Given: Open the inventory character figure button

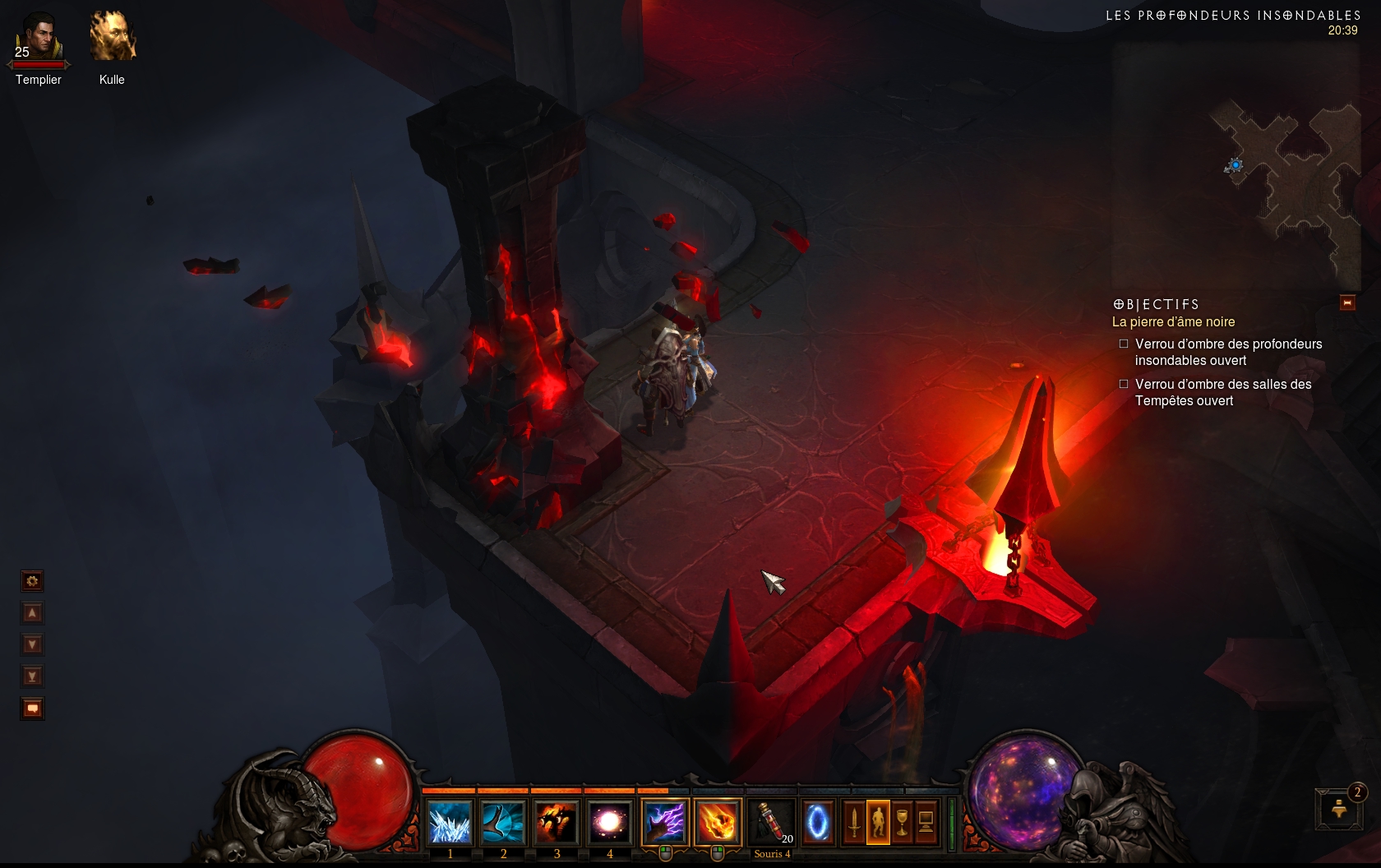Looking at the screenshot, I should point(878,823).
